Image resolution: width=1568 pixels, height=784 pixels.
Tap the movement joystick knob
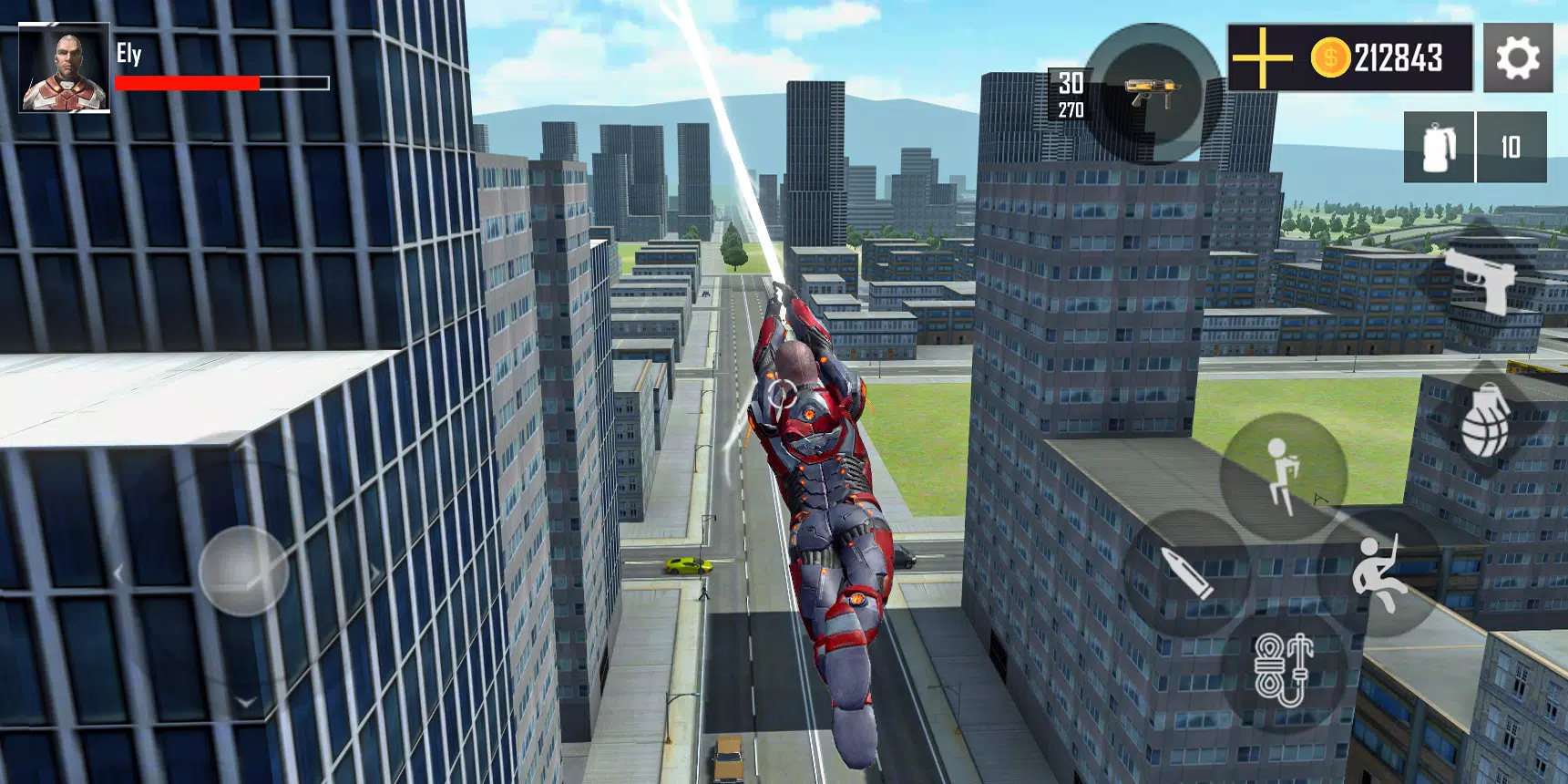pyautogui.click(x=244, y=572)
